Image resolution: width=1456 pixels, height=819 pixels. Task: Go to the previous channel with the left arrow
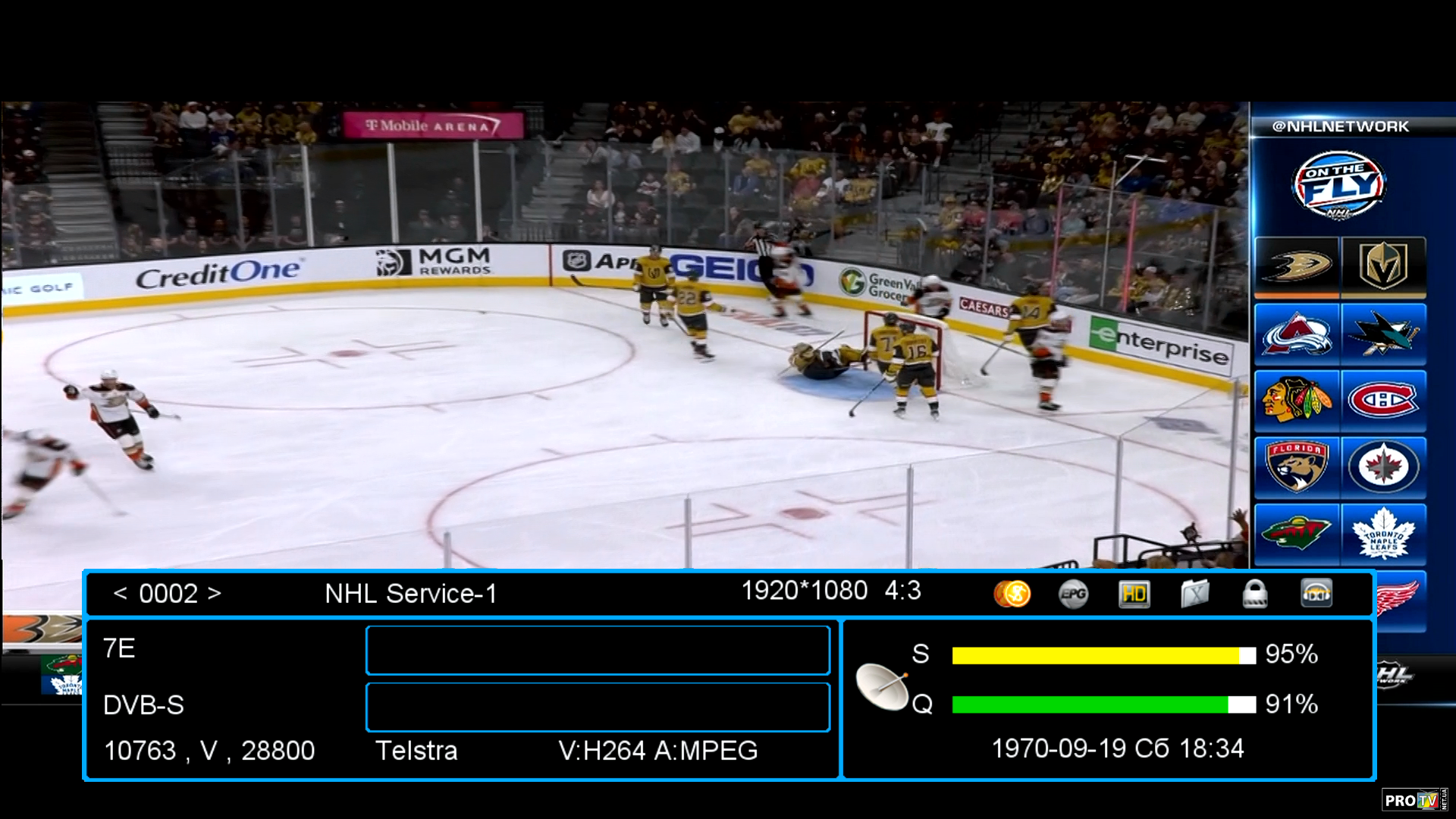click(x=120, y=593)
